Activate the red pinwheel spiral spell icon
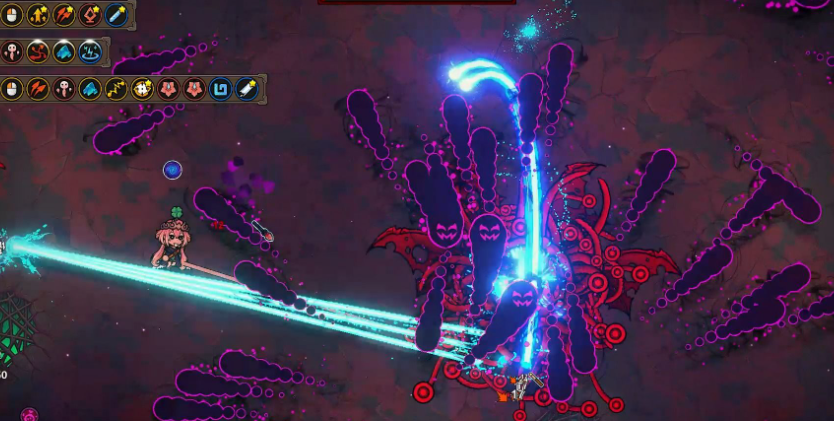Screen dimensions: 834x421 39,52
